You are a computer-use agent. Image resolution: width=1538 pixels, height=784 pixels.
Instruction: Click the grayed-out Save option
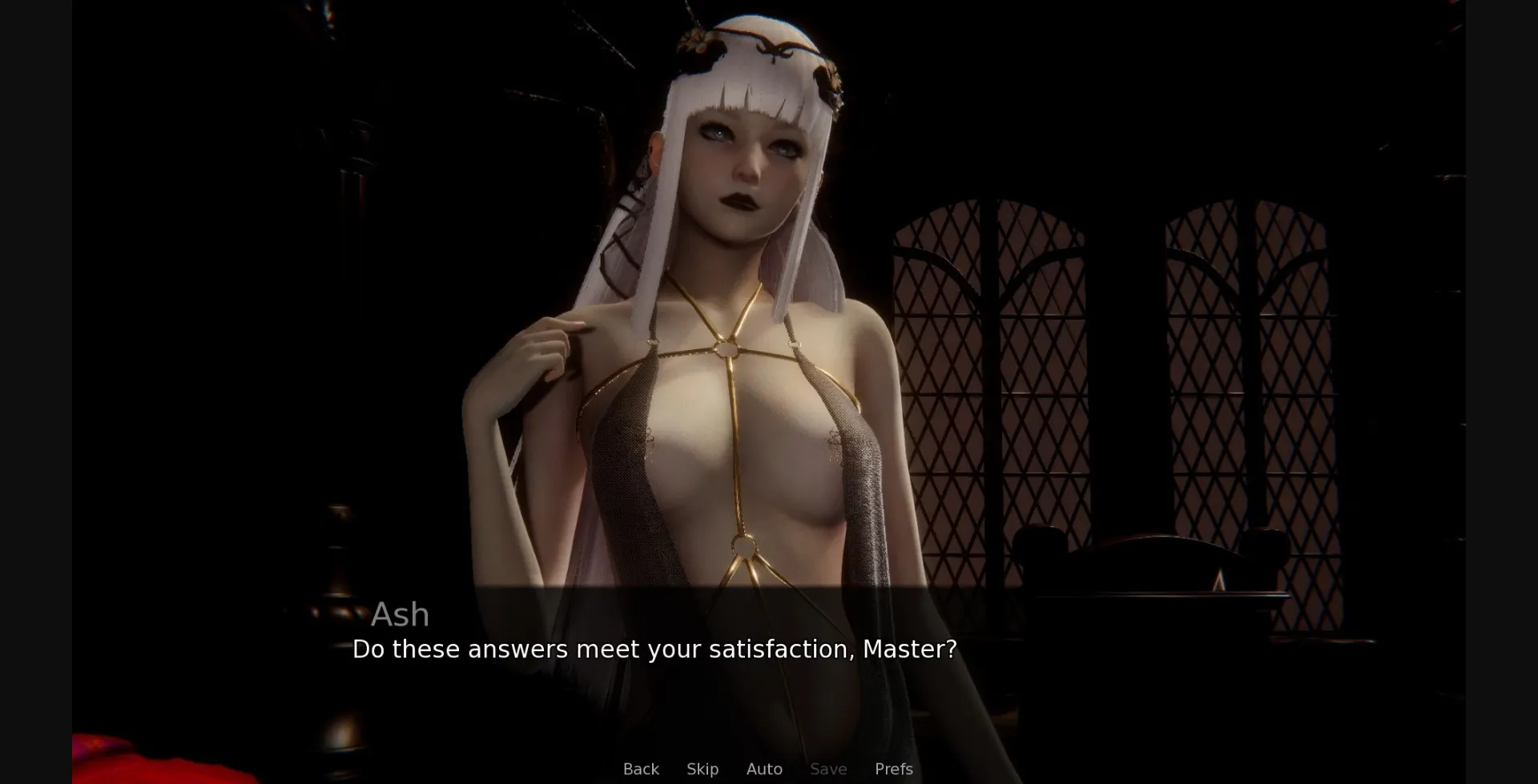point(827,769)
